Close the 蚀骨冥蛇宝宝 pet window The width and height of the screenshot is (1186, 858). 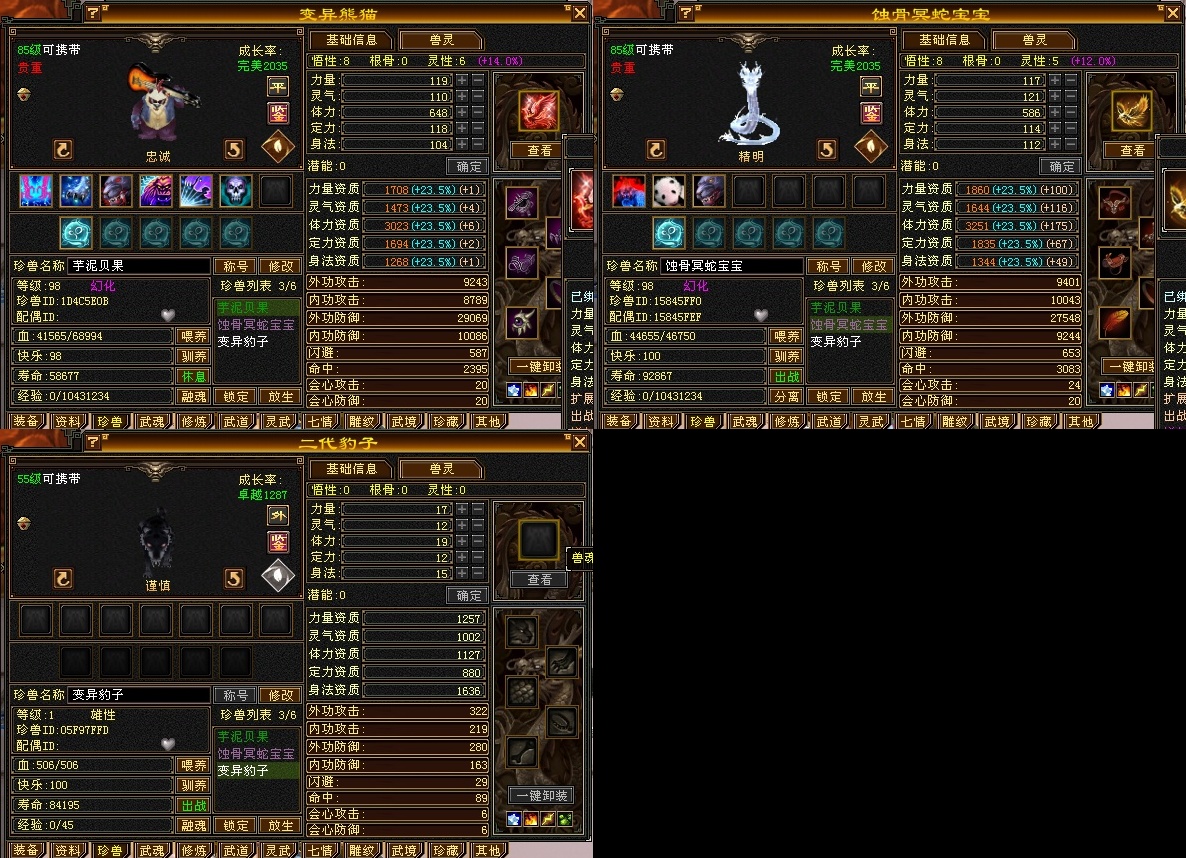coord(1173,13)
